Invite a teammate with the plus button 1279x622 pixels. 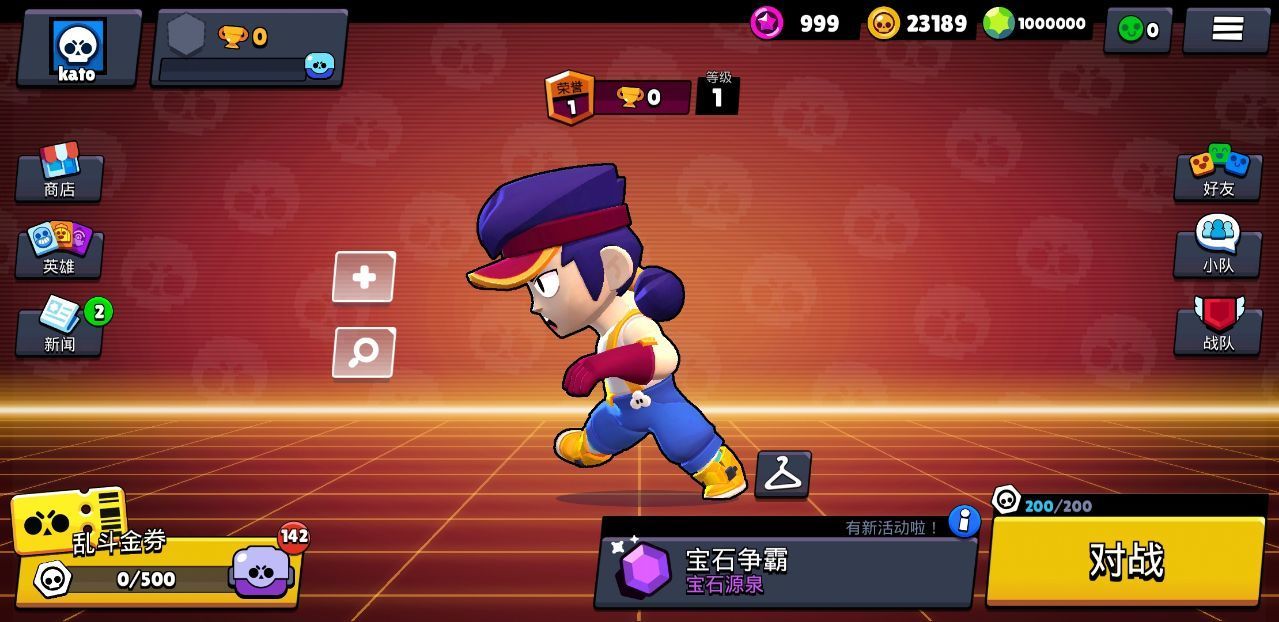click(364, 277)
